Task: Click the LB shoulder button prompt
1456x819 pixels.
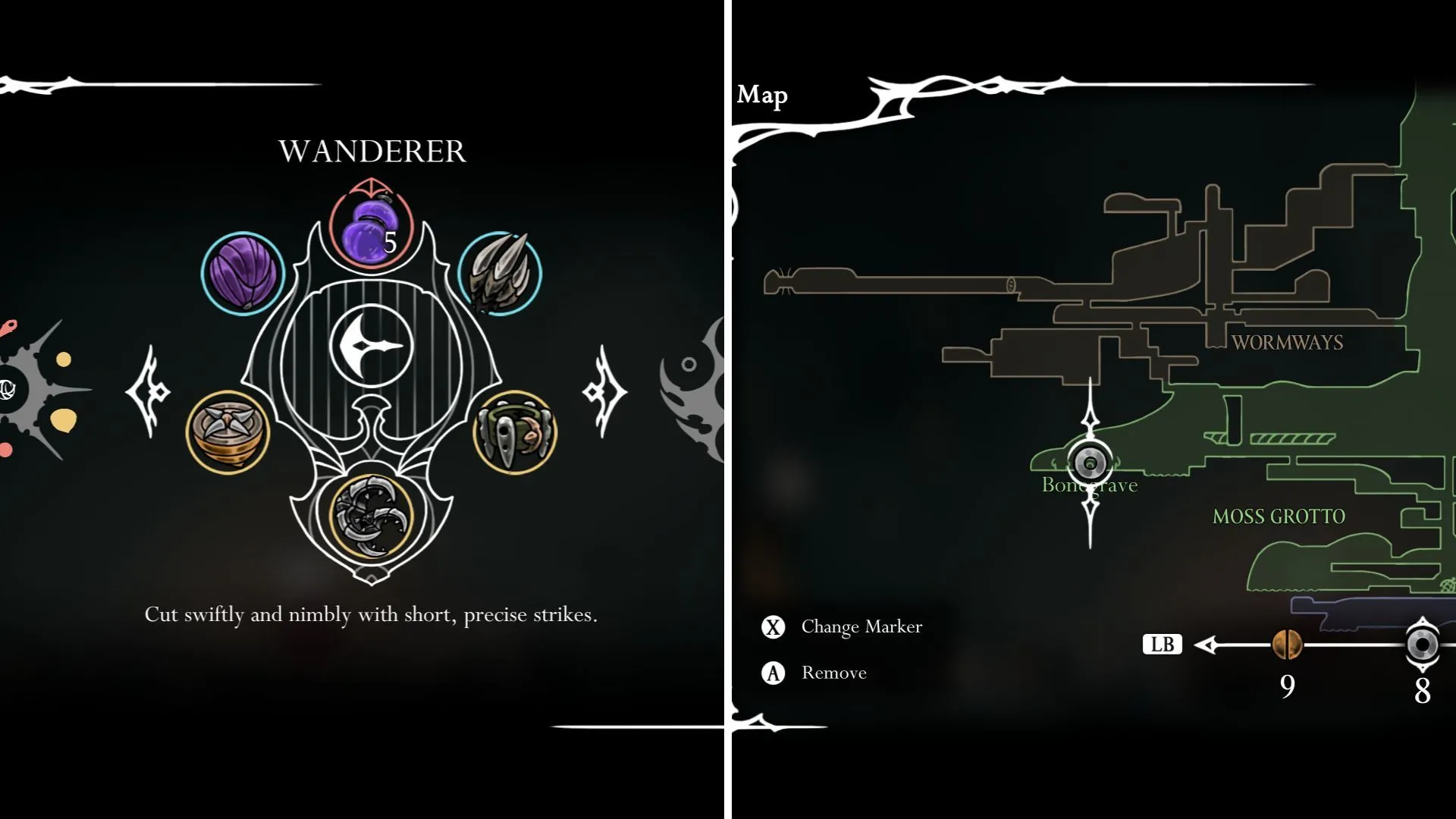Action: pyautogui.click(x=1163, y=645)
